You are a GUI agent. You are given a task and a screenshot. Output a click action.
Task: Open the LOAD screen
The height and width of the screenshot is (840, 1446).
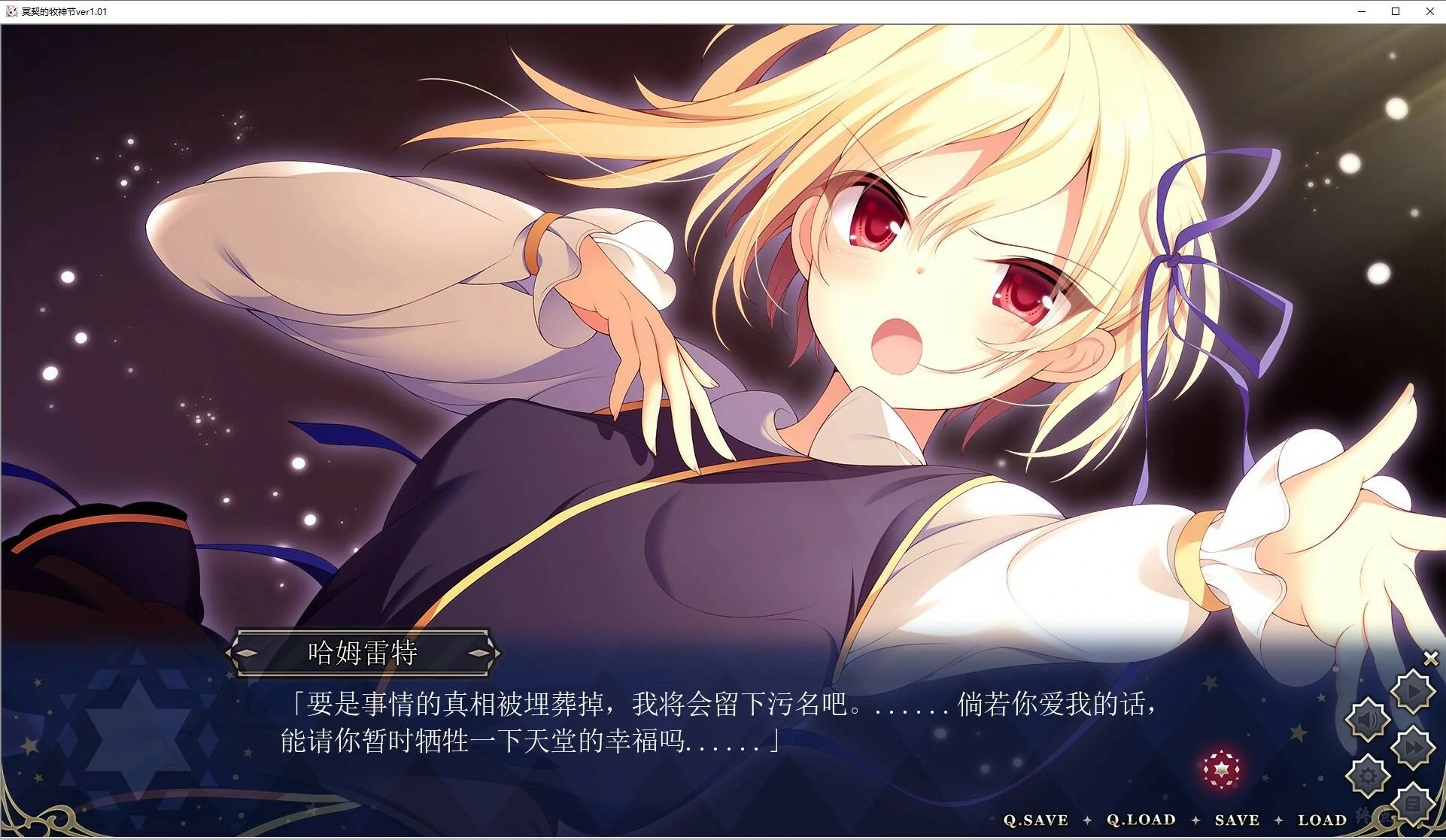pyautogui.click(x=1323, y=819)
